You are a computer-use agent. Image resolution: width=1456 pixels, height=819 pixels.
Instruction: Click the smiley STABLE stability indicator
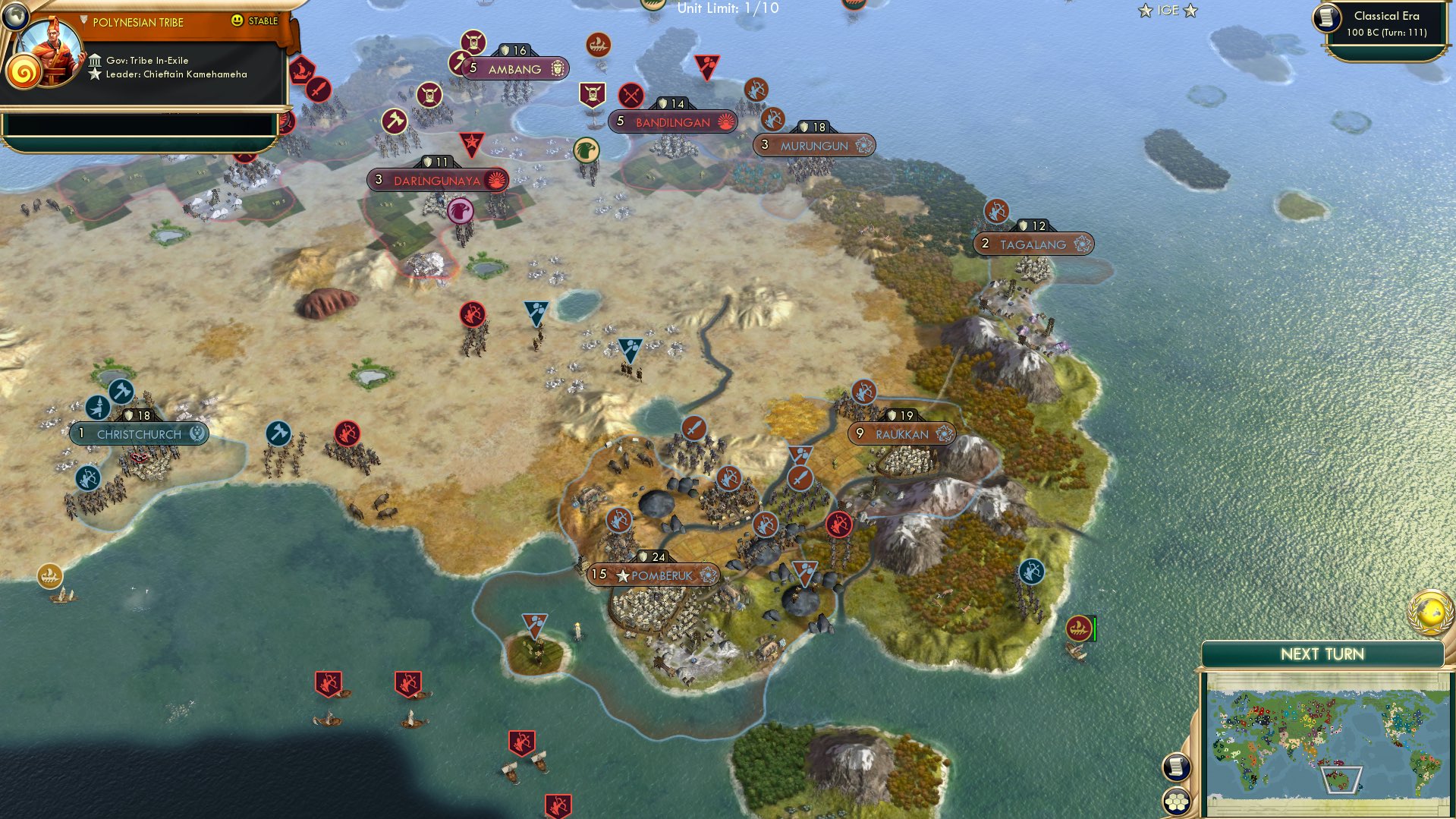[237, 21]
